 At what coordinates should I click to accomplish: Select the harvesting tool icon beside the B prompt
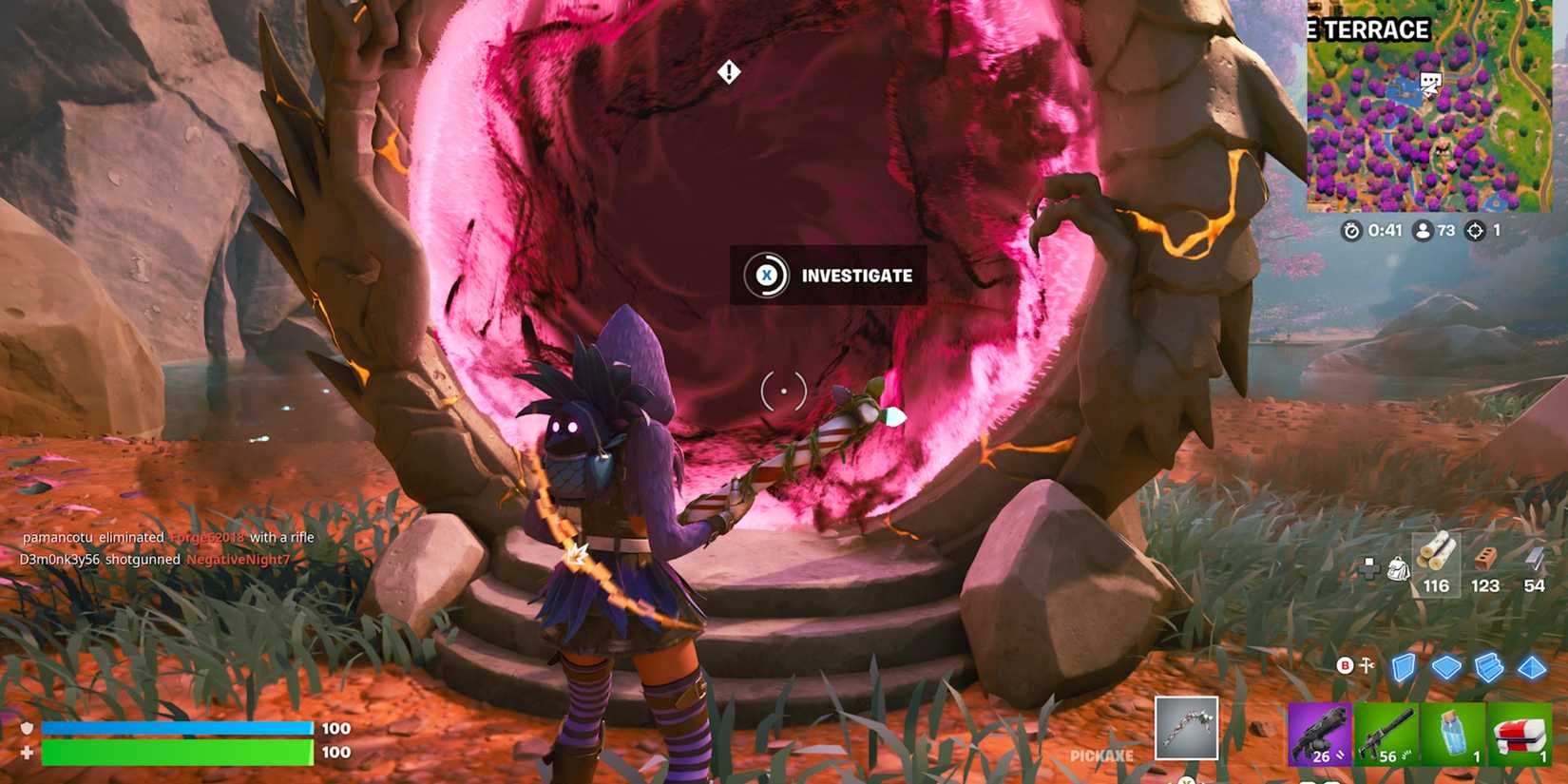click(x=1367, y=665)
